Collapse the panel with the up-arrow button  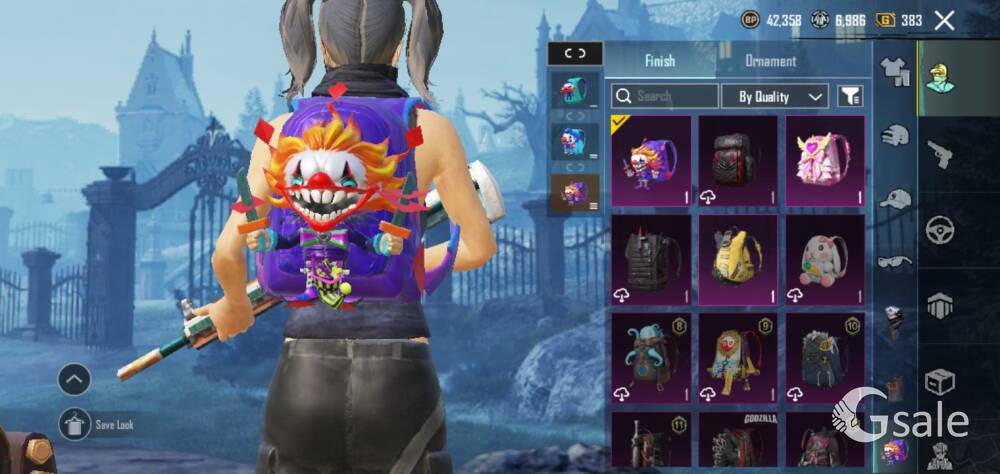click(x=74, y=379)
